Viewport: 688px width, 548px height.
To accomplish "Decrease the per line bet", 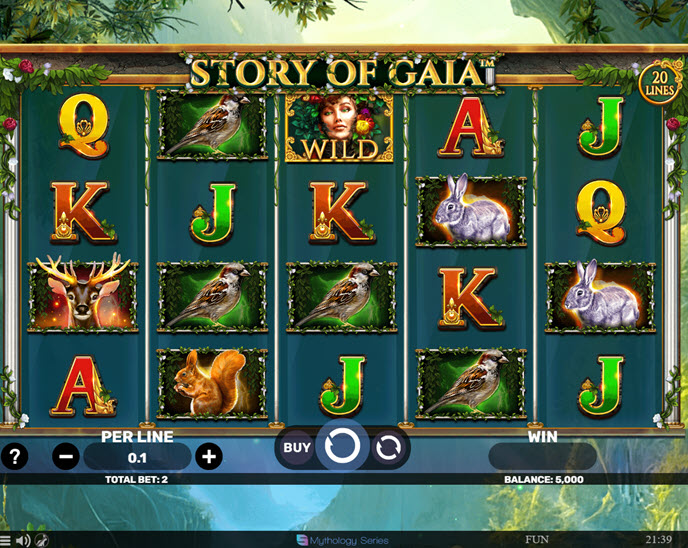I will (x=66, y=457).
